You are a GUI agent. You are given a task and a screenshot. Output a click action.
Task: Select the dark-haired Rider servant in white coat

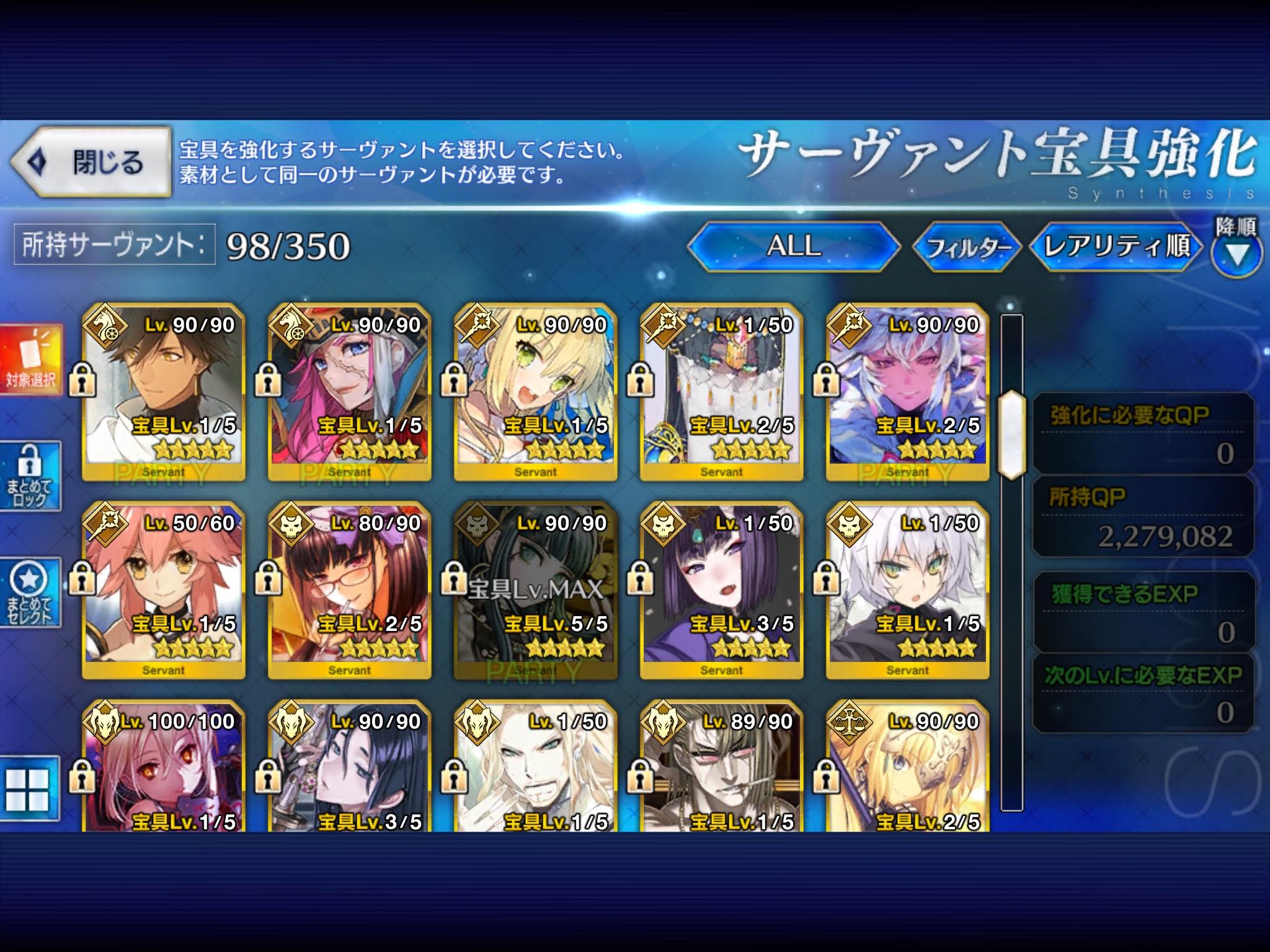coord(164,392)
